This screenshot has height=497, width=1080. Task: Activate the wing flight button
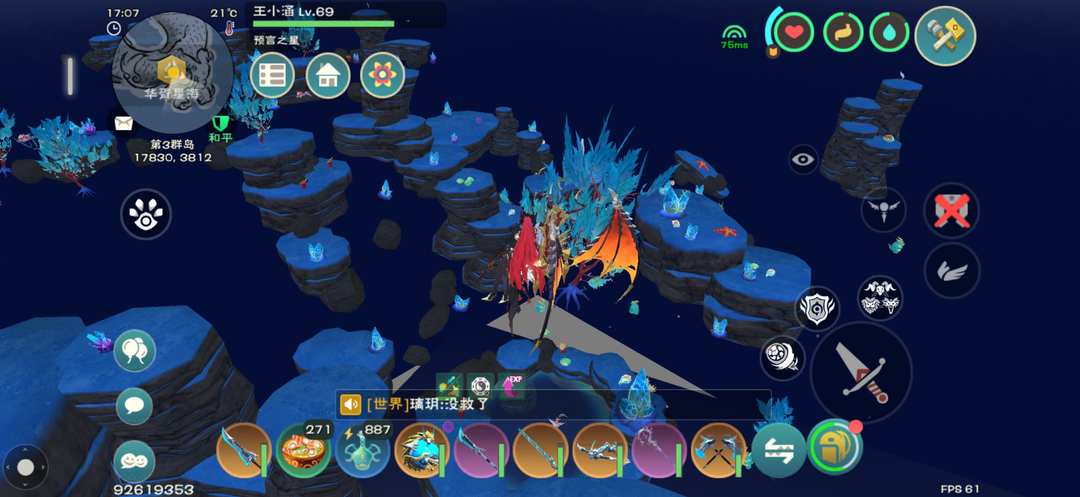point(951,269)
